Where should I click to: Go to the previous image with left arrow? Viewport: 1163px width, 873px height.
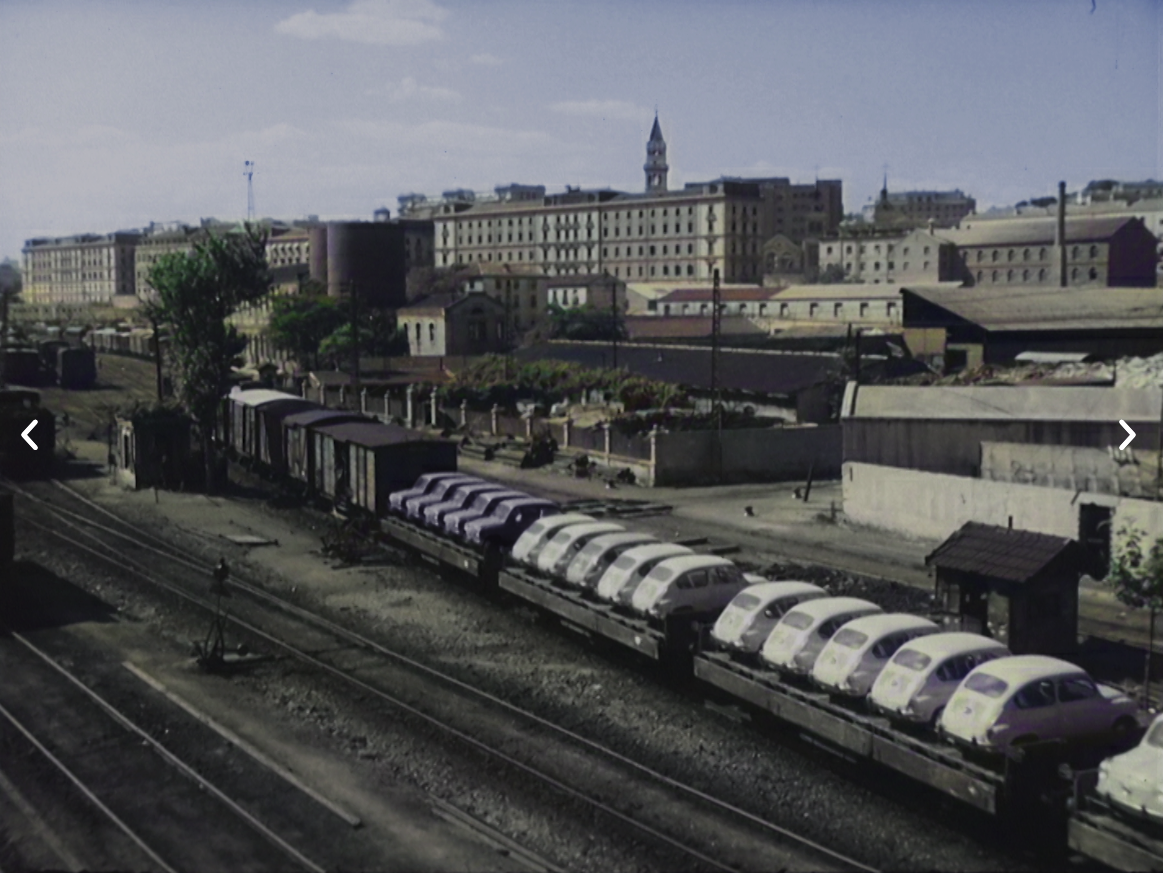tap(30, 435)
